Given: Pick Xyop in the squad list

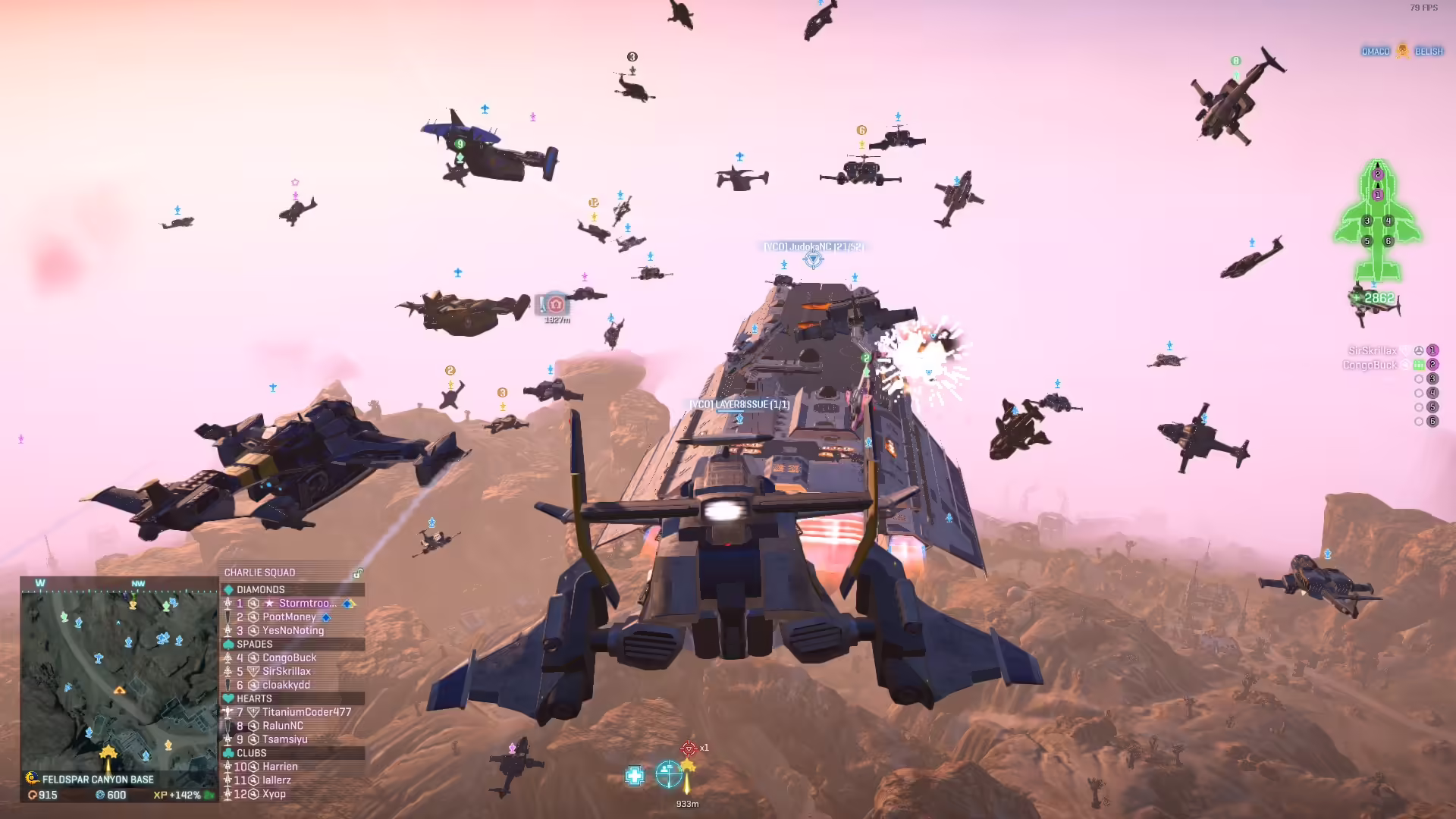Looking at the screenshot, I should pyautogui.click(x=274, y=794).
